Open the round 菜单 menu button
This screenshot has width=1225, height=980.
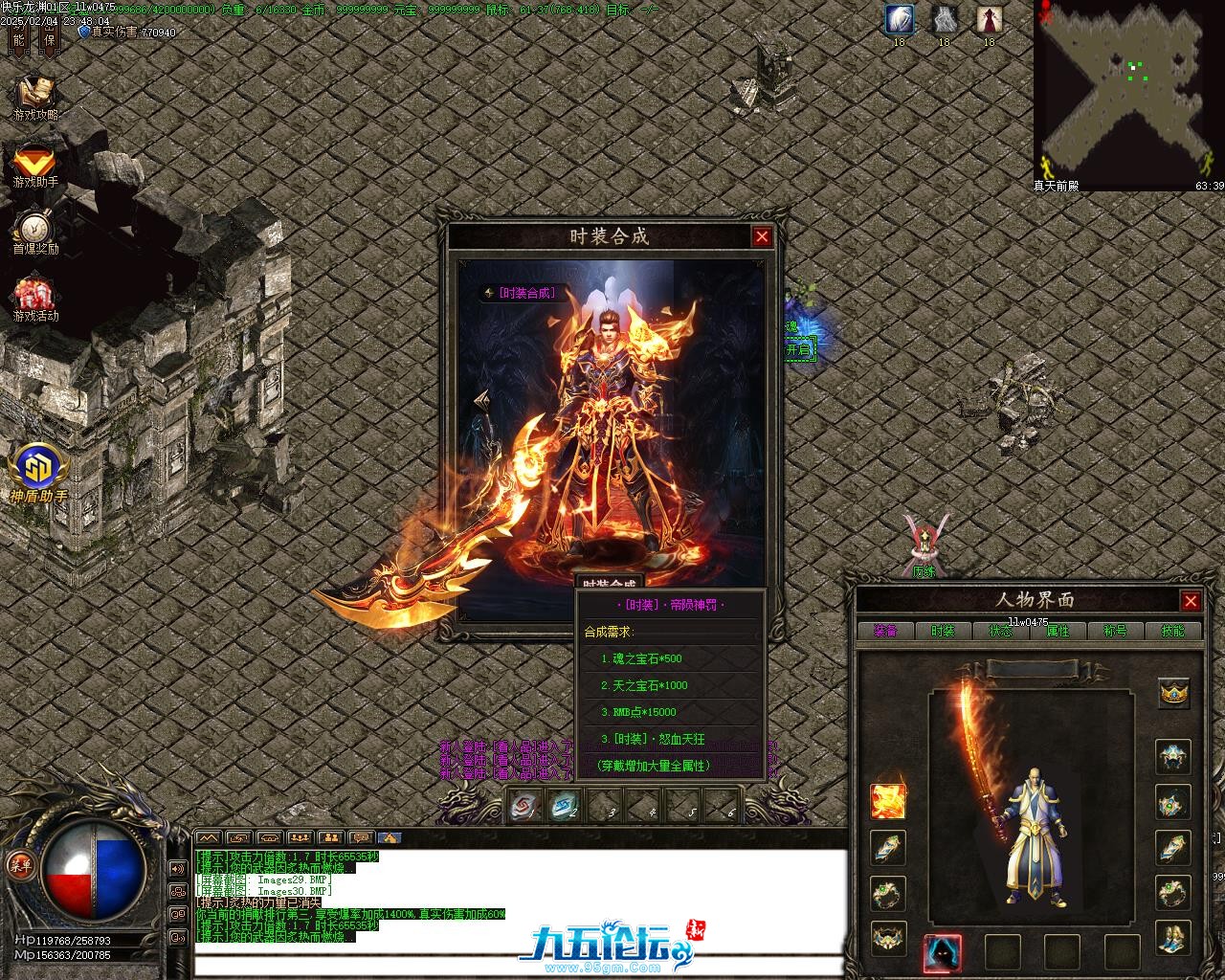19,864
